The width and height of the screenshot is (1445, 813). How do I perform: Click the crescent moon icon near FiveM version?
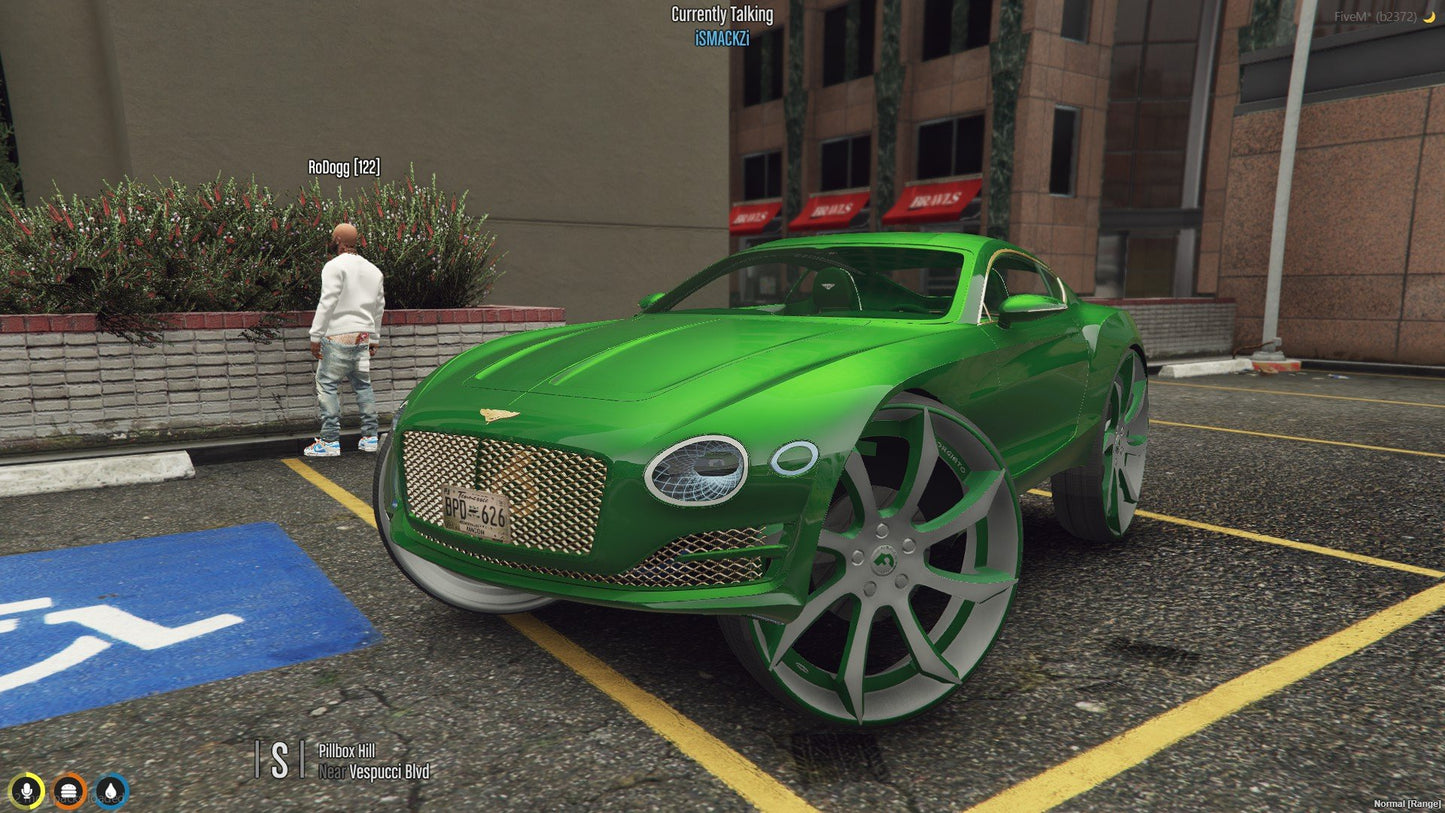1429,15
